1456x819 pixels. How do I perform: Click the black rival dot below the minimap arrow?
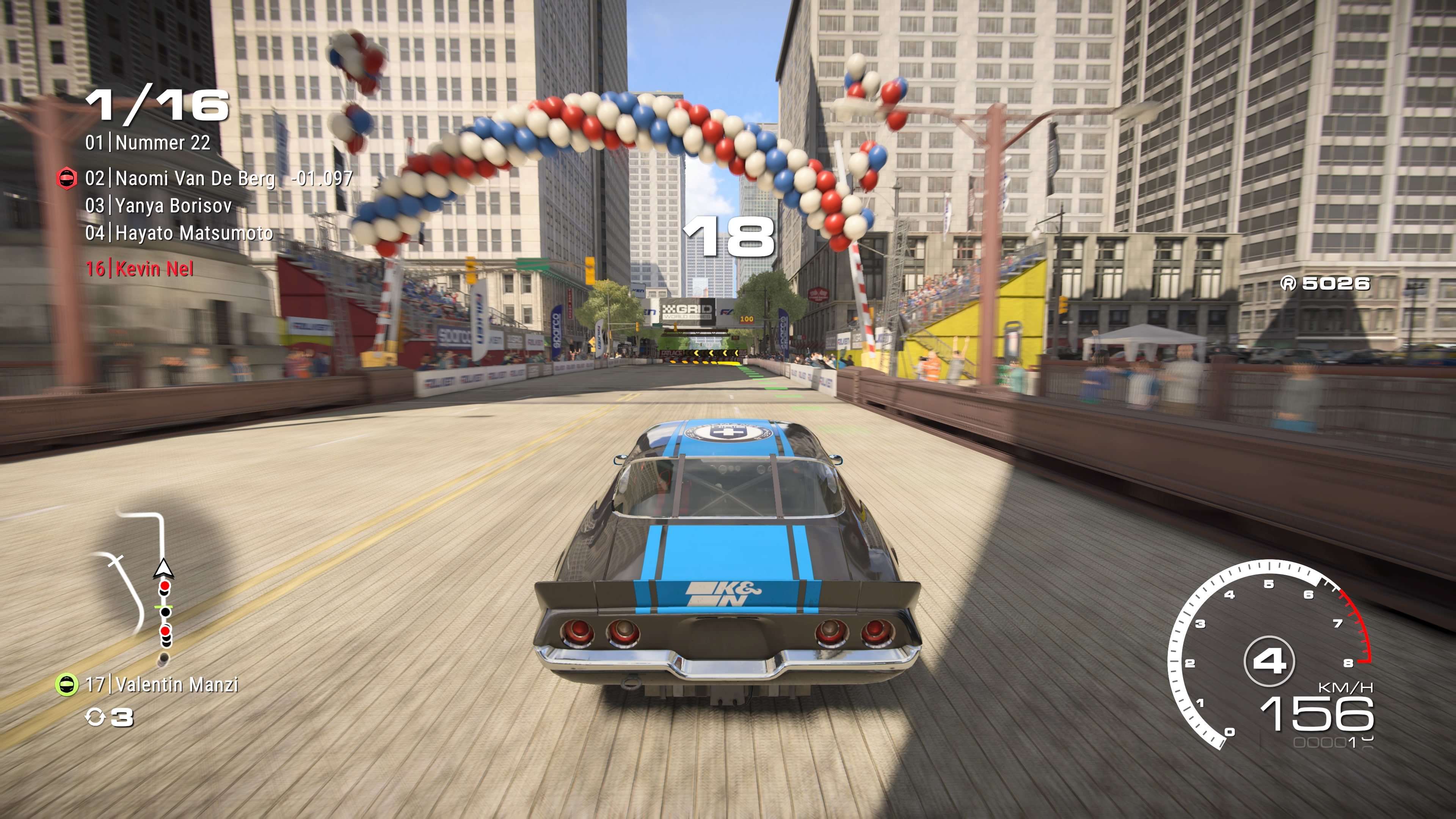pyautogui.click(x=164, y=593)
